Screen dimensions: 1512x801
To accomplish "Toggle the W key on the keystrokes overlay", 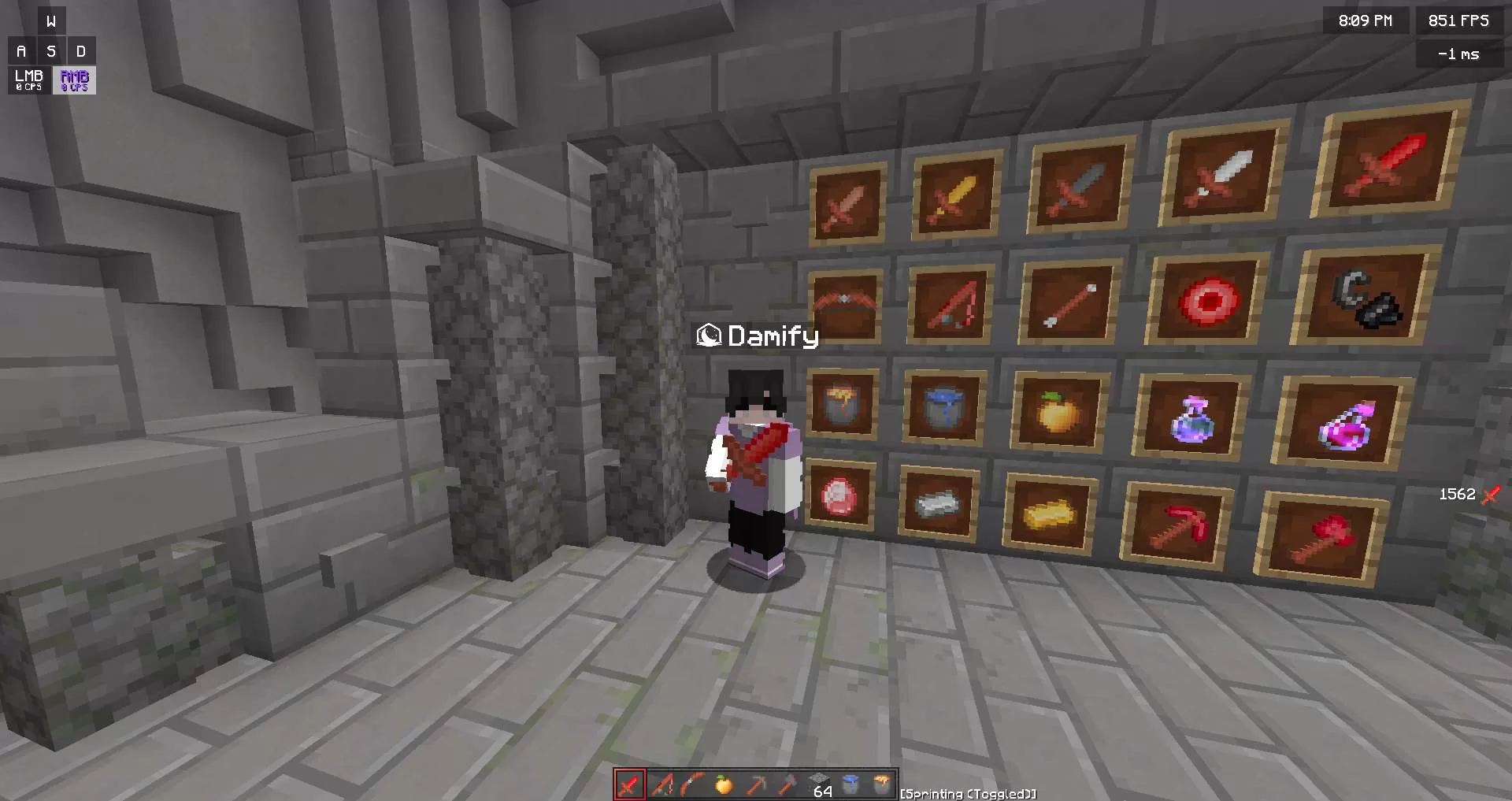I will [x=51, y=20].
